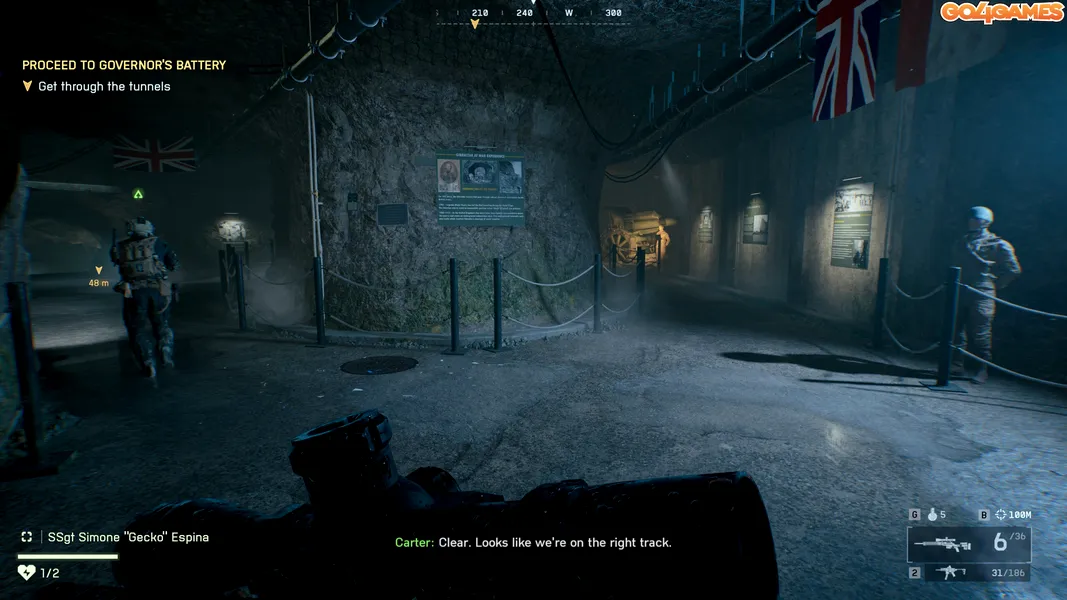Click the GO4GAMES watermark logo
1067x600 pixels.
tap(1000, 12)
